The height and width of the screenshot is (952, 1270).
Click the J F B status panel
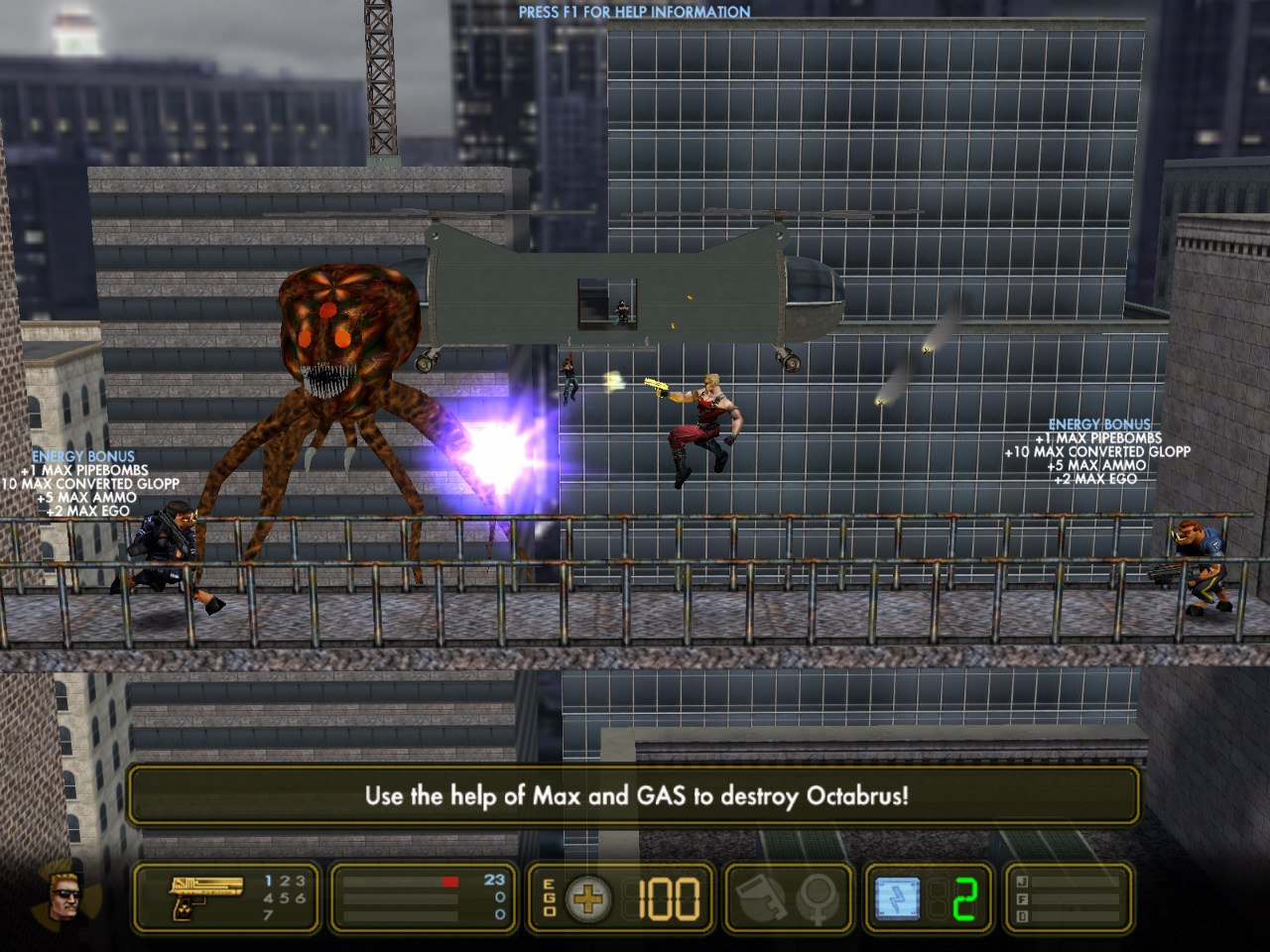(x=1070, y=897)
